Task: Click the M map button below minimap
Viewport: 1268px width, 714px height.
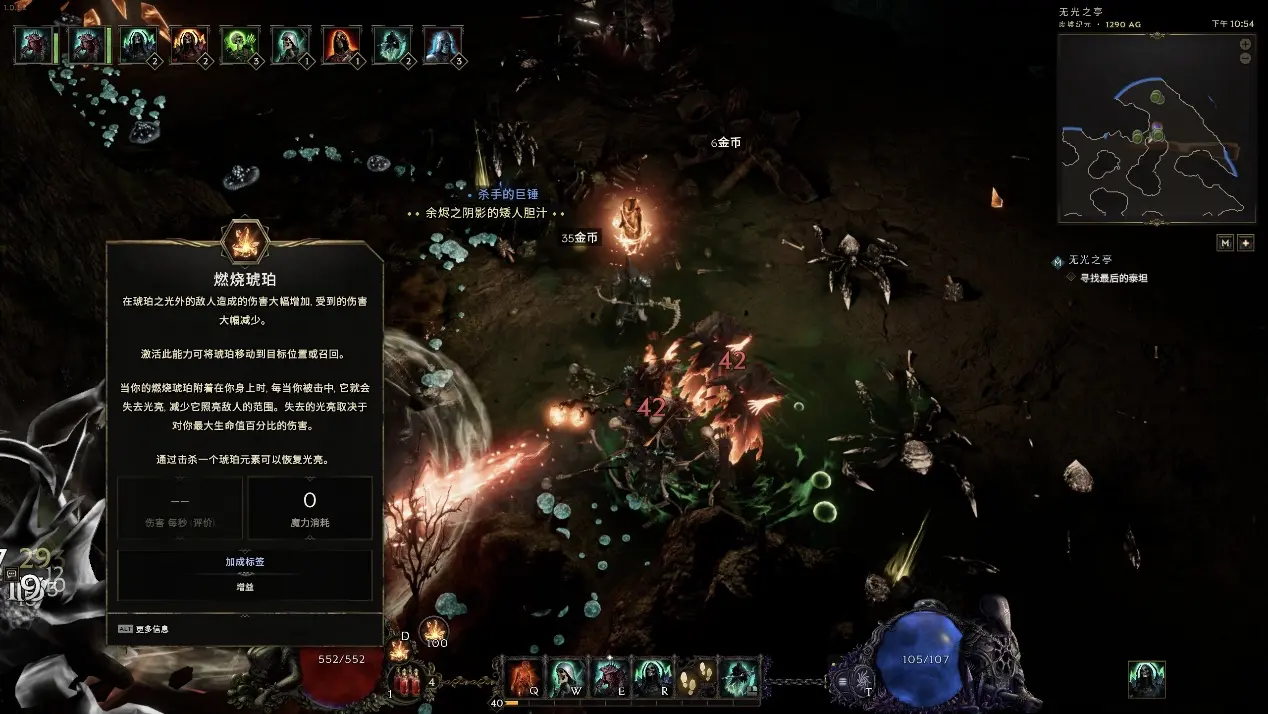Action: coord(1225,242)
